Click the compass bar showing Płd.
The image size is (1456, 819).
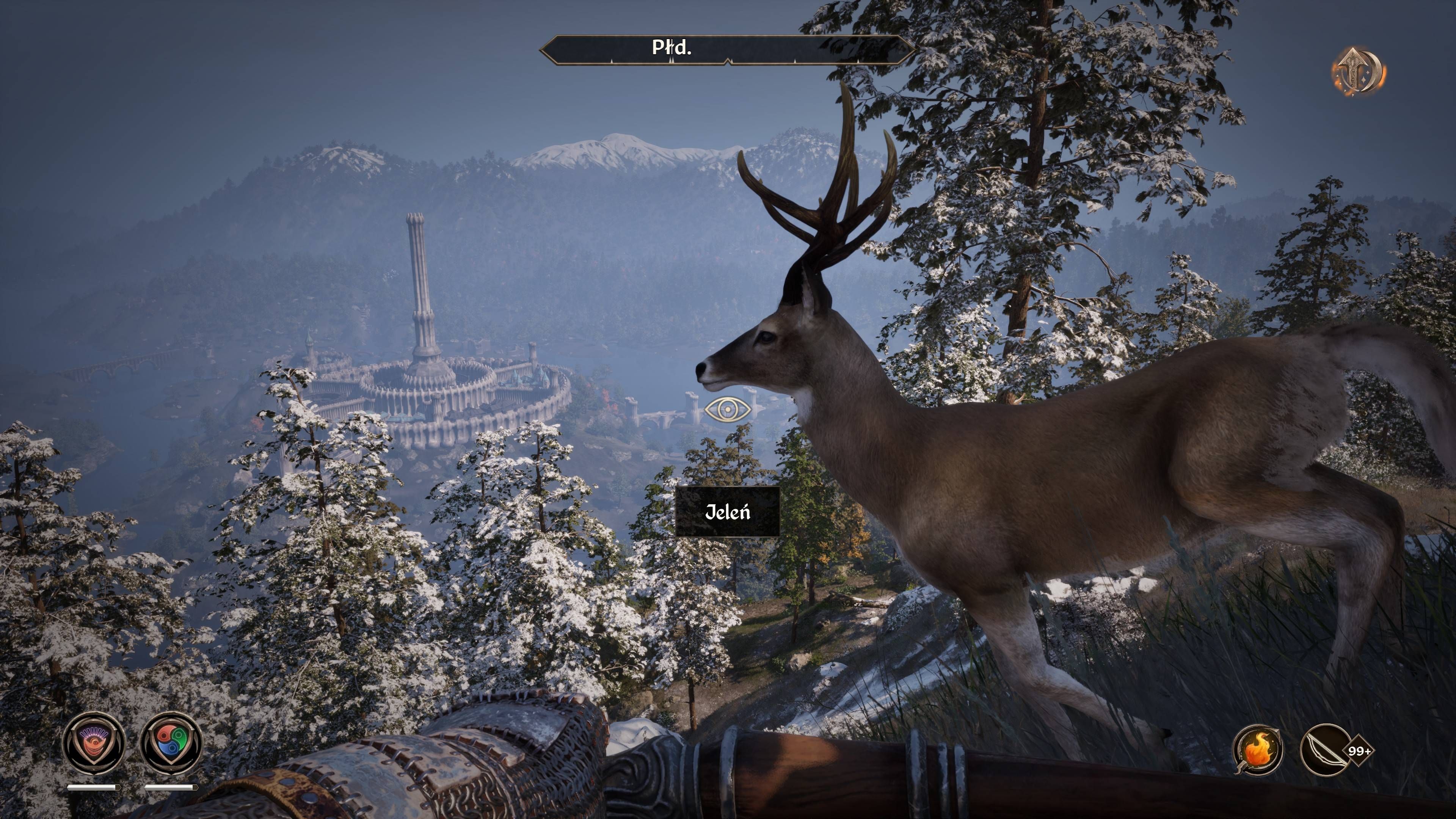727,50
